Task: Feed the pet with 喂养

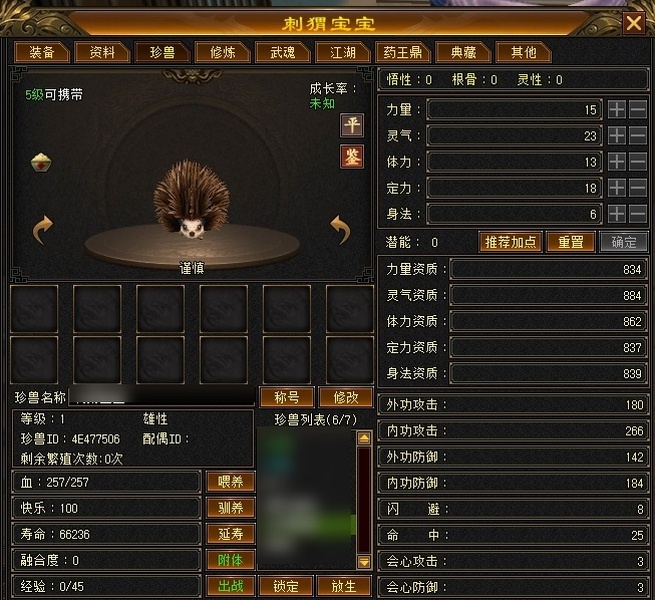Action: point(230,482)
